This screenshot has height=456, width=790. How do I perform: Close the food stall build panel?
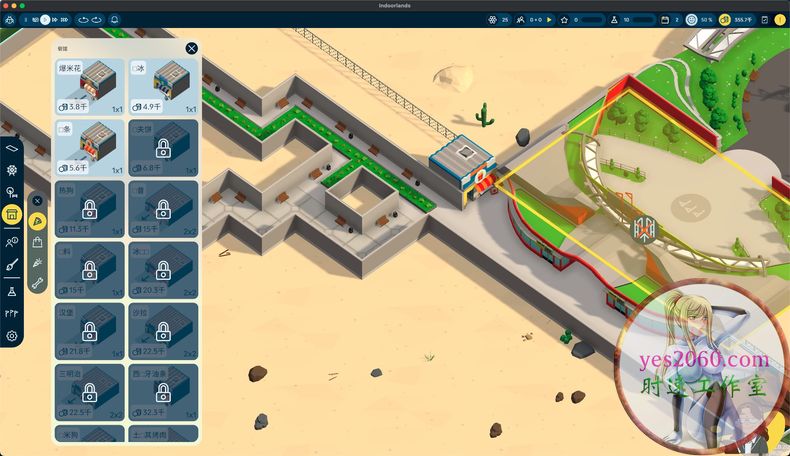click(191, 48)
